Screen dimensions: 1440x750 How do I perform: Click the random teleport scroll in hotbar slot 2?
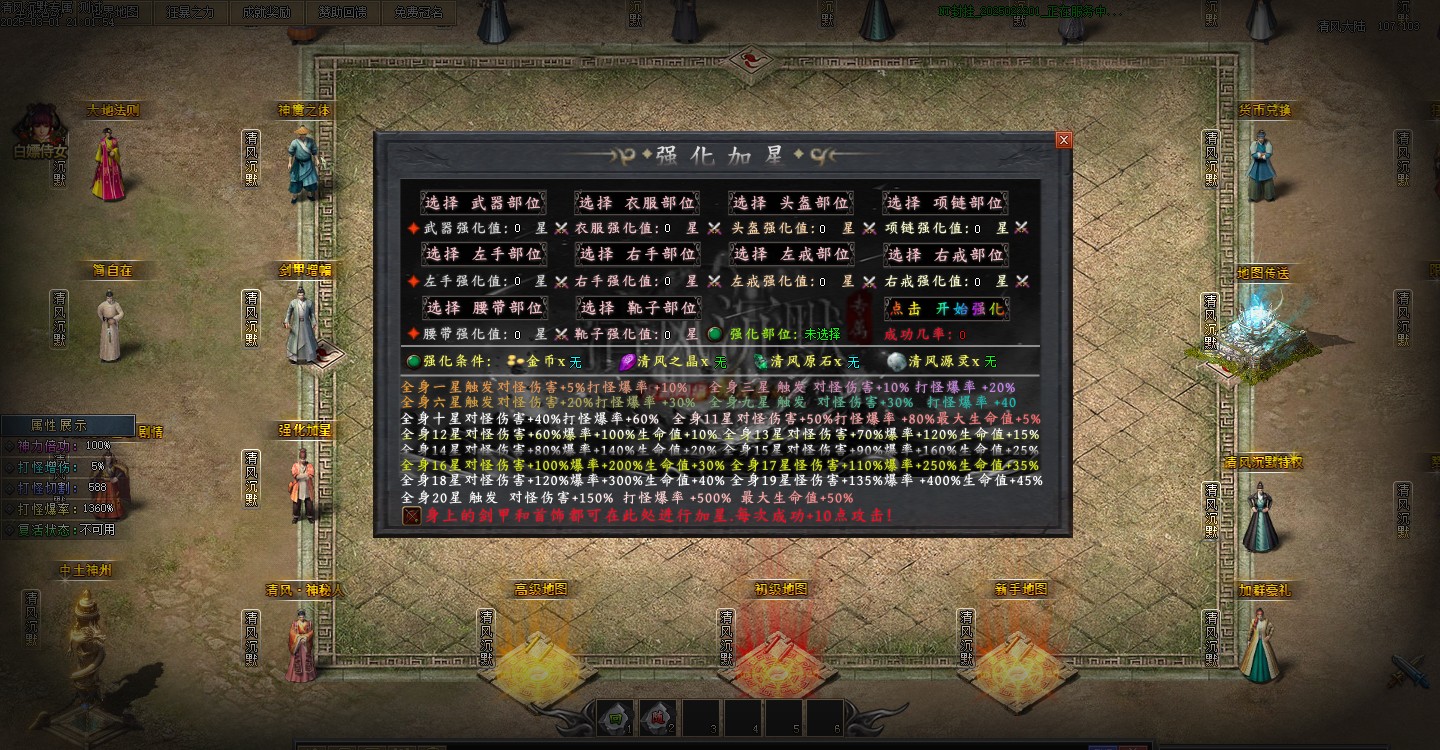coord(657,716)
